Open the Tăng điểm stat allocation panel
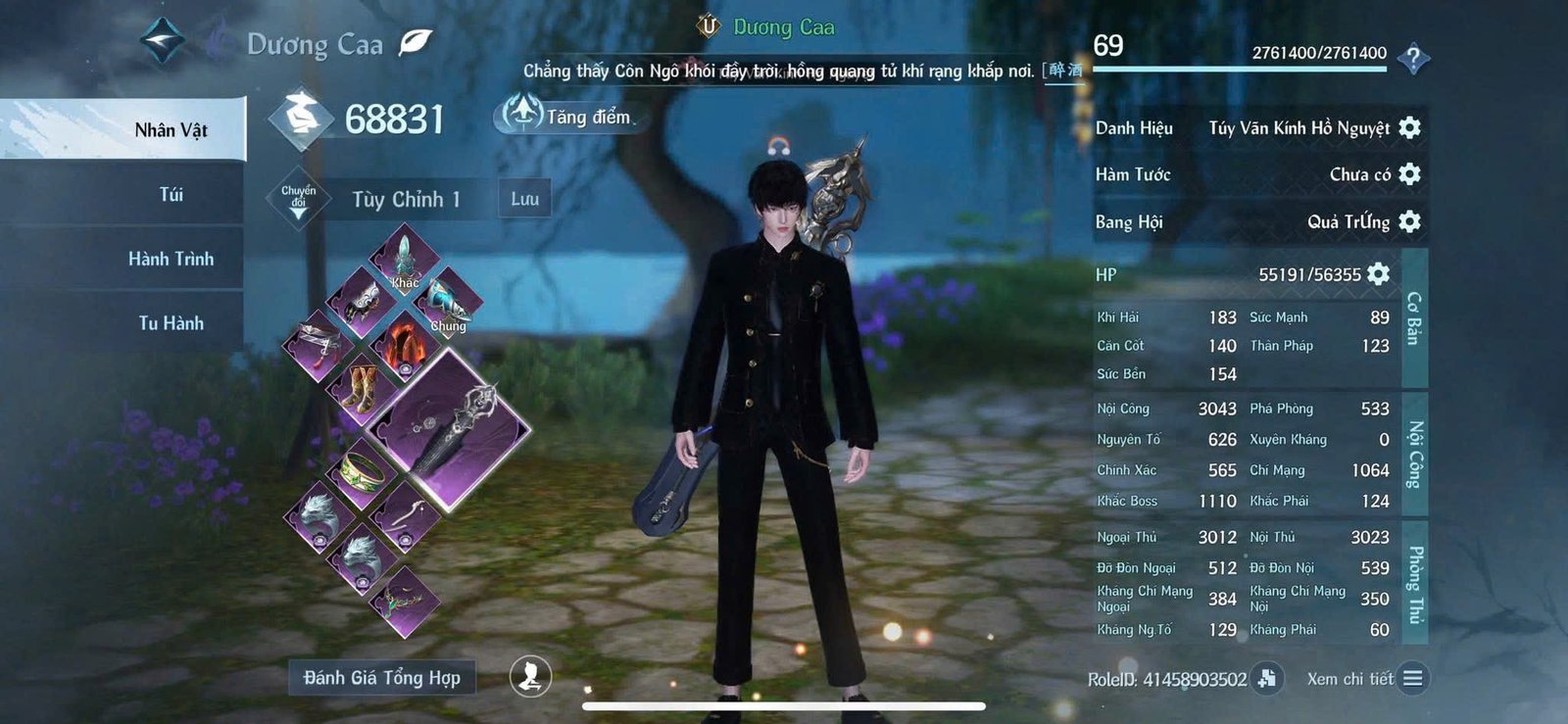Viewport: 1568px width, 724px height. coord(563,116)
